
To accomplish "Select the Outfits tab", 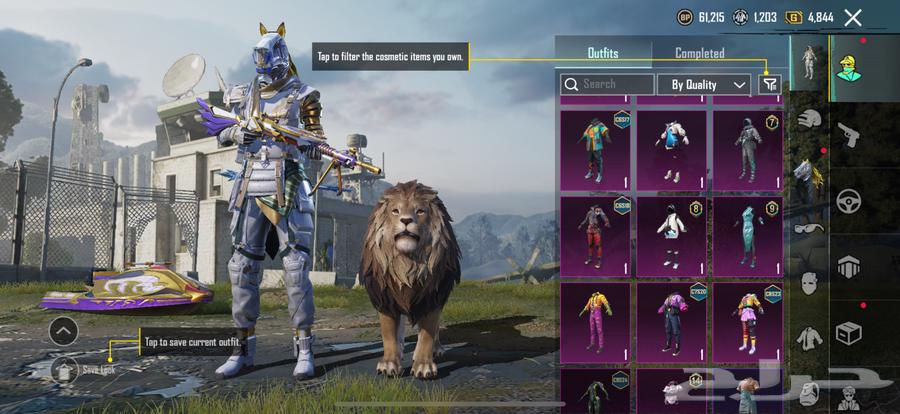I will click(x=602, y=53).
